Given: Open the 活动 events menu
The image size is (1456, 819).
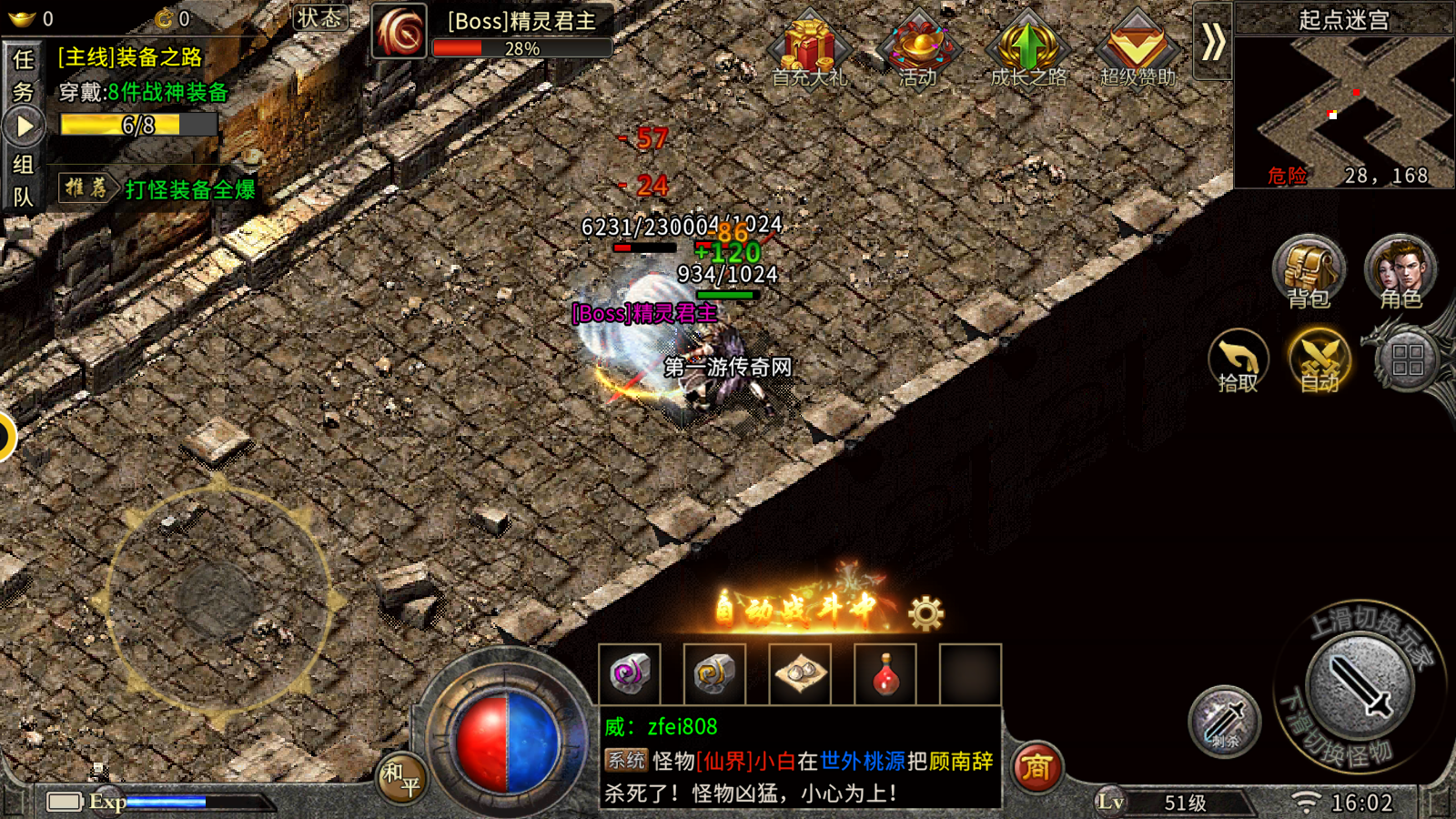Looking at the screenshot, I should 918,50.
